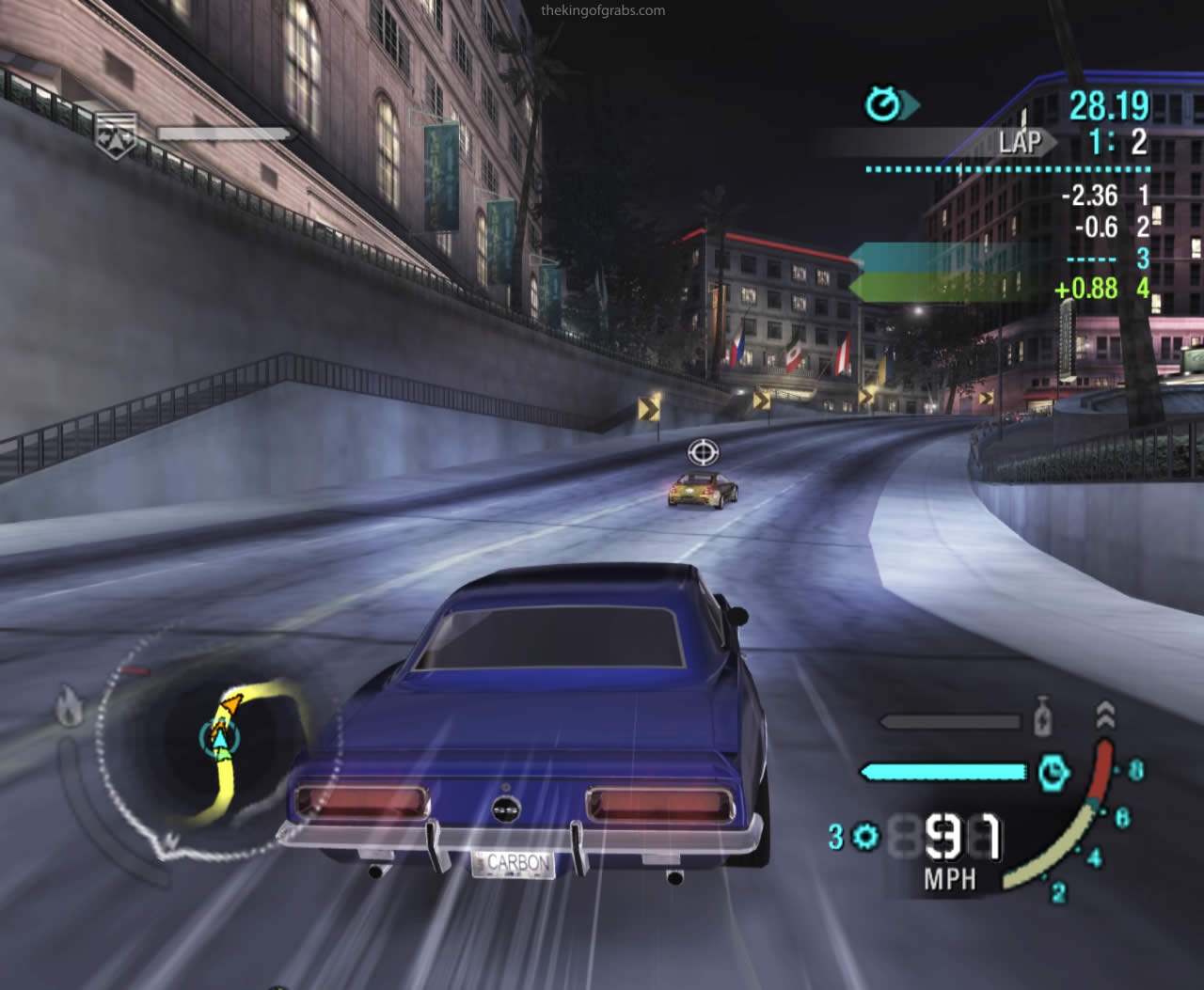Click the crosshair marker above the rival car

703,452
